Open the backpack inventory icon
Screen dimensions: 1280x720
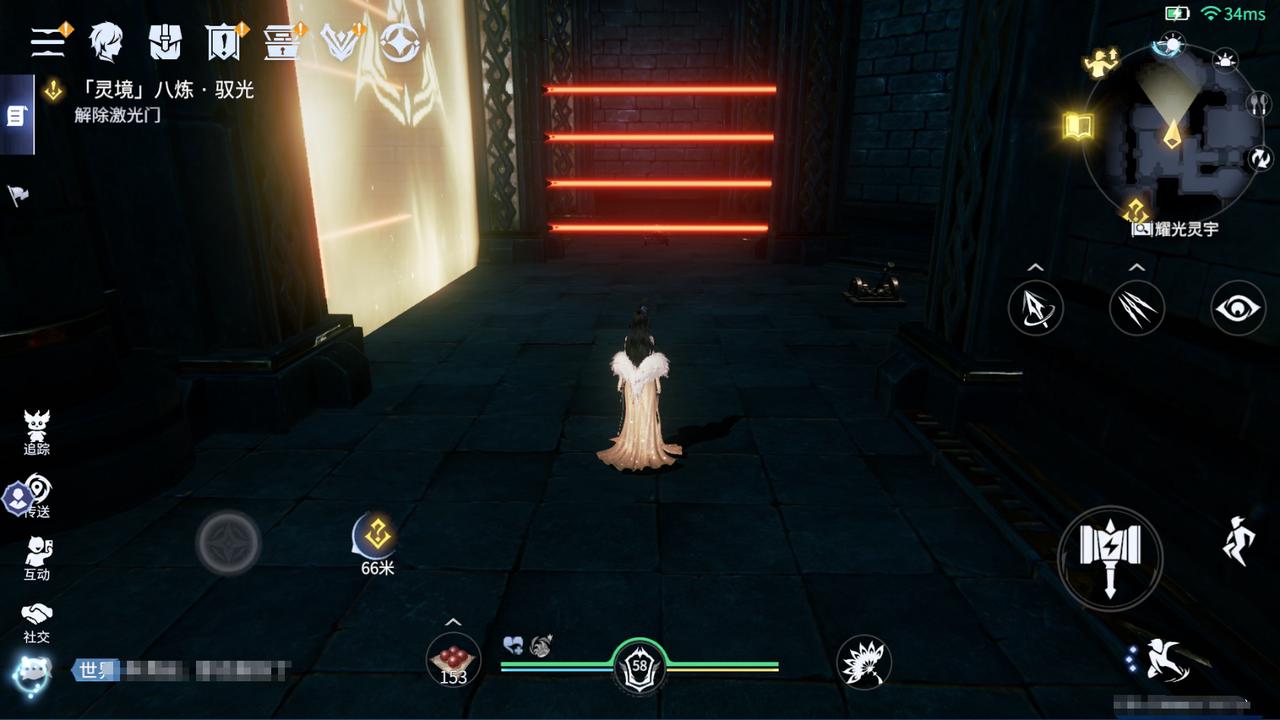[165, 41]
